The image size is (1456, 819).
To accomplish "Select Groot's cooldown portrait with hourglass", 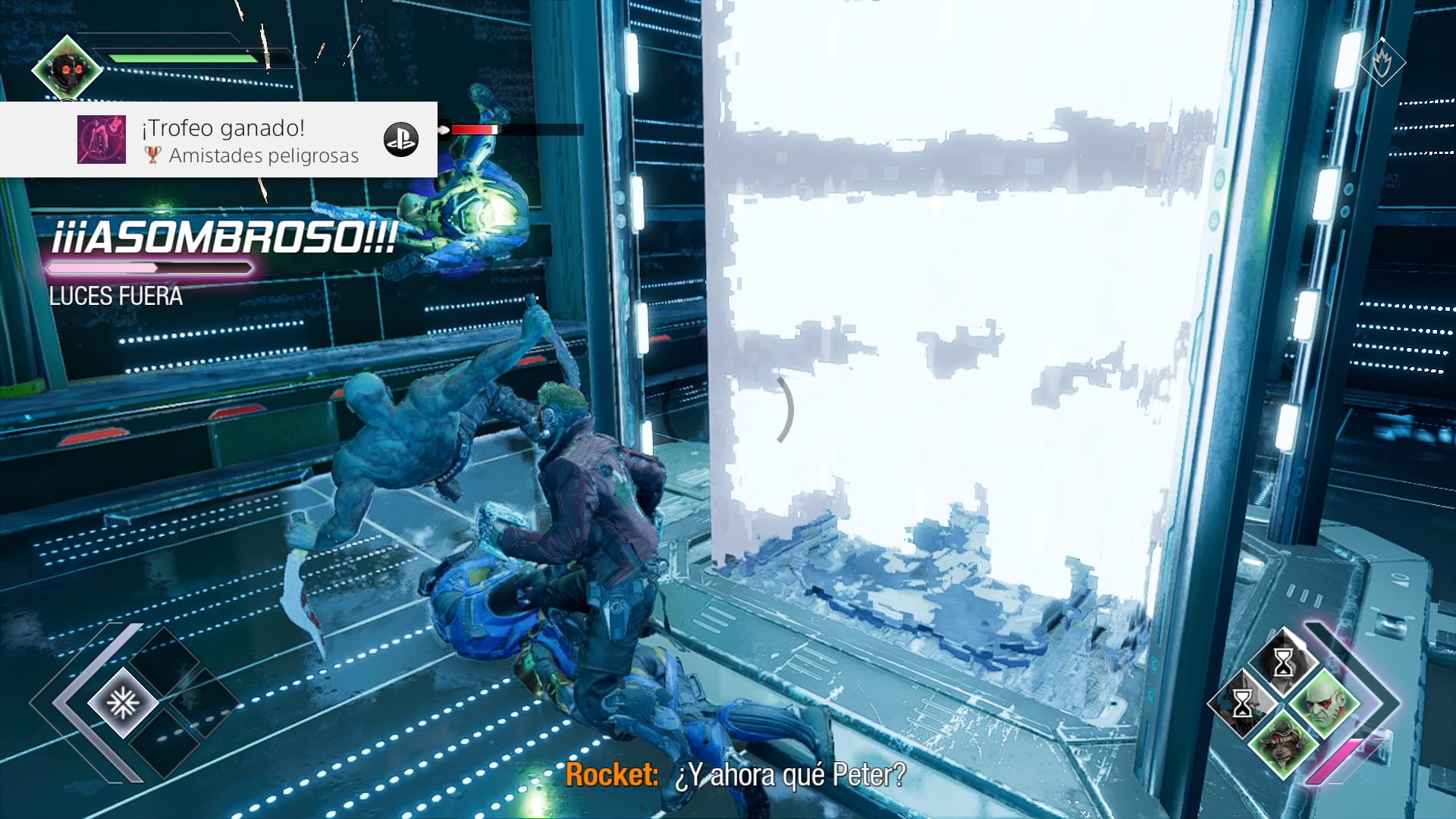I will [x=1242, y=703].
